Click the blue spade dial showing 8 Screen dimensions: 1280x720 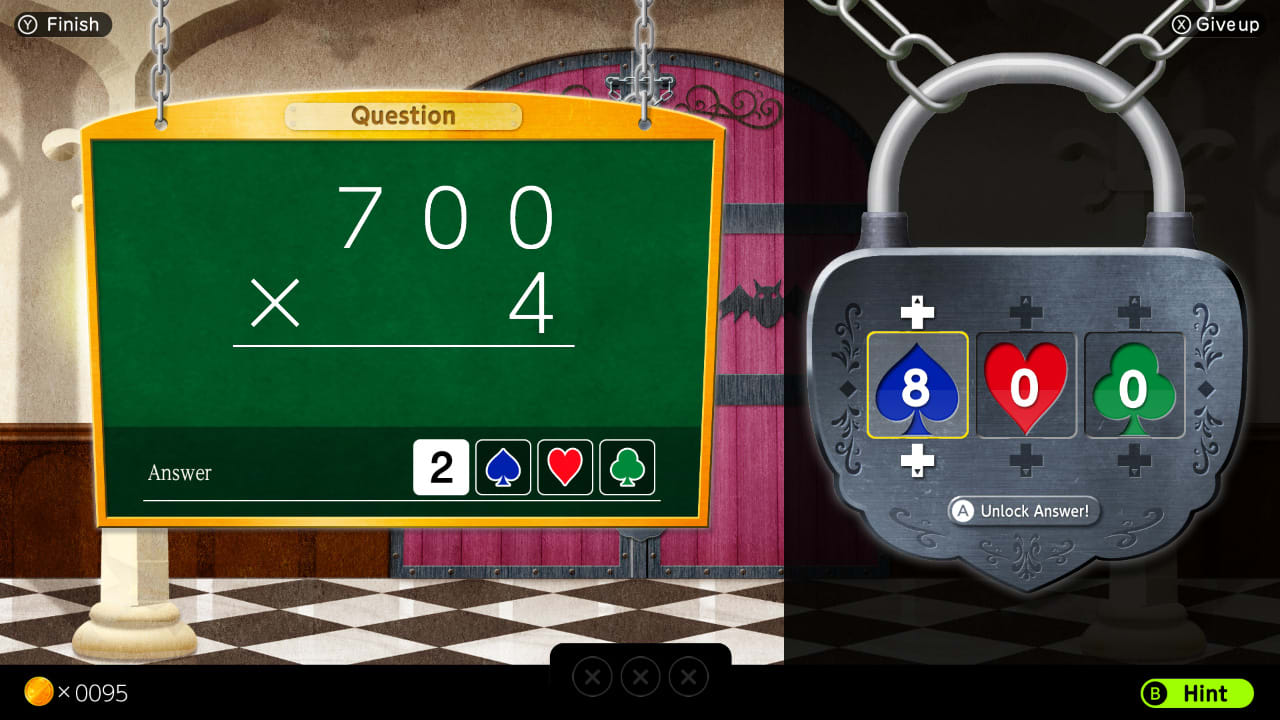pyautogui.click(x=918, y=385)
